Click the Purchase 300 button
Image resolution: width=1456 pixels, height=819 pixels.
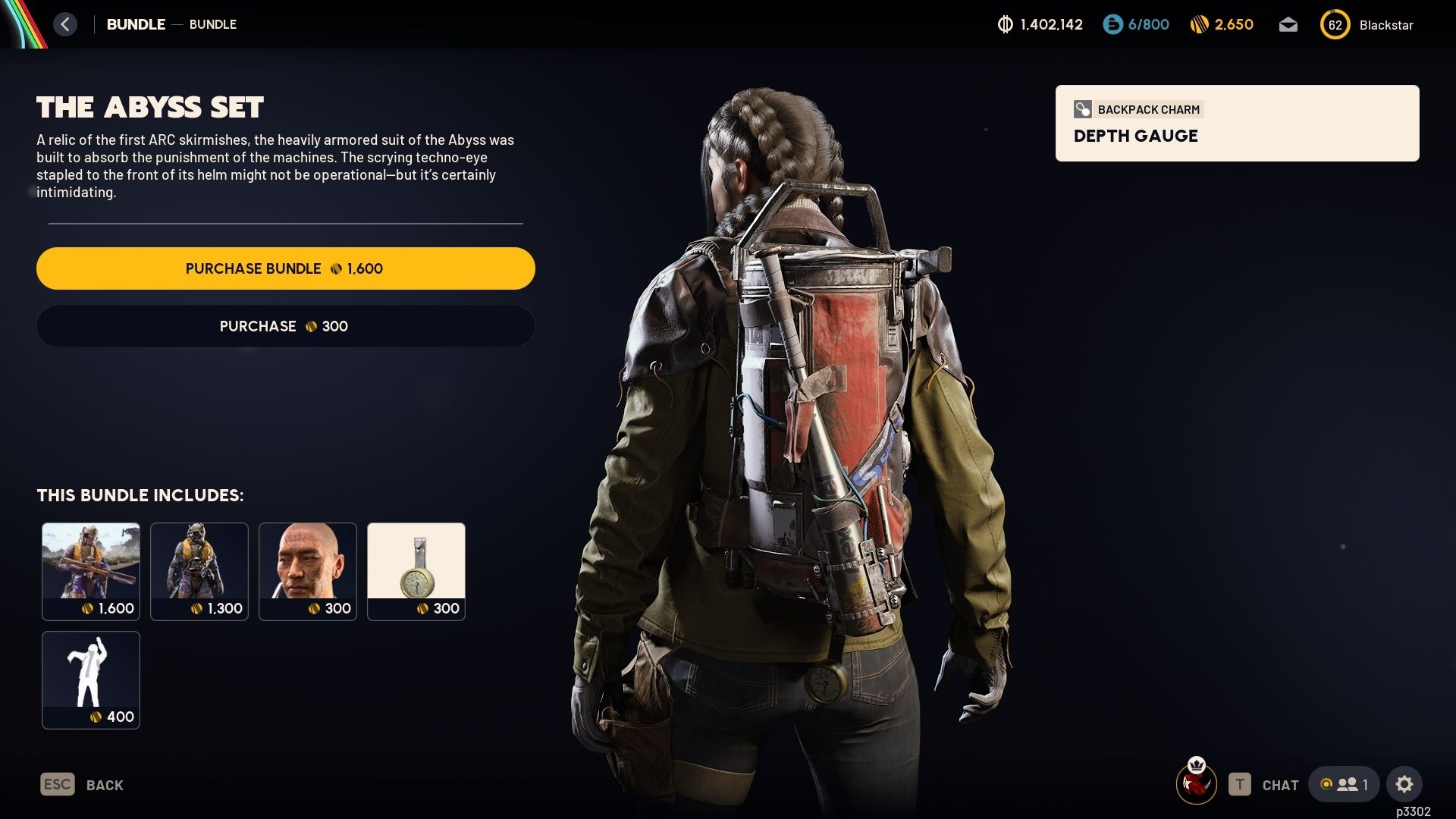click(x=285, y=326)
